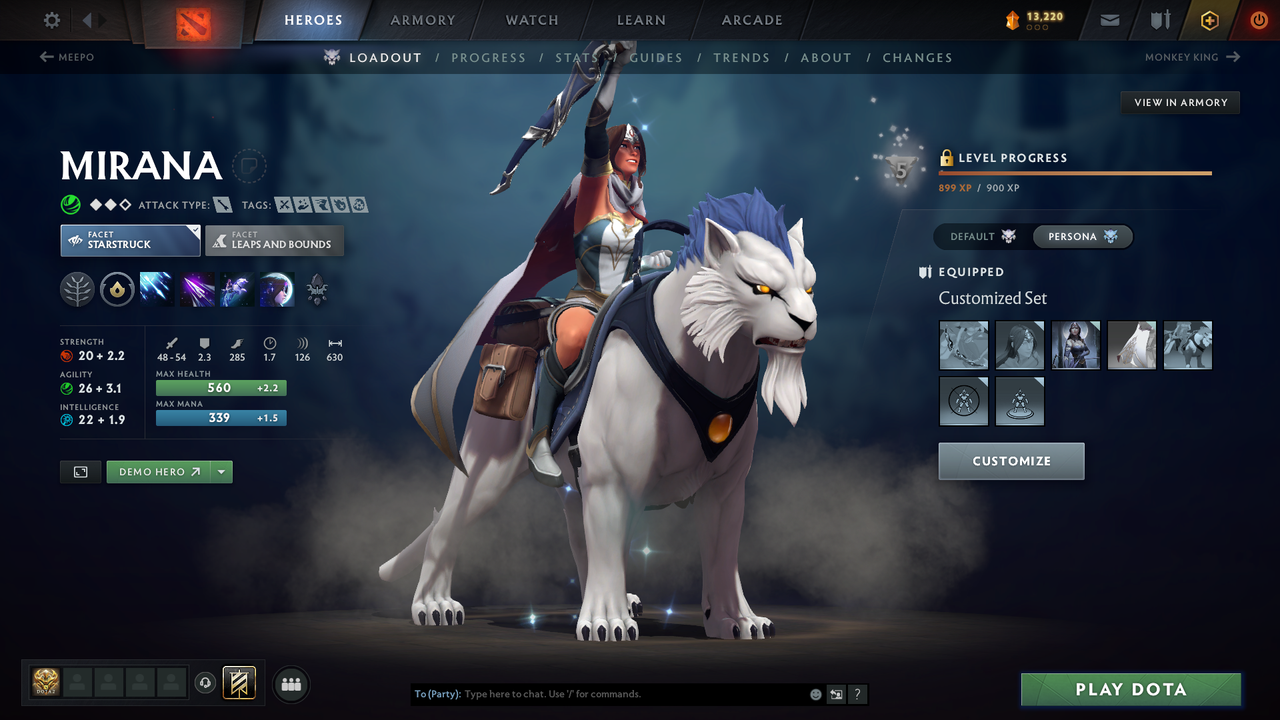Screen dimensions: 1280x720
Task: Switch to the Guides tab
Action: coord(656,57)
